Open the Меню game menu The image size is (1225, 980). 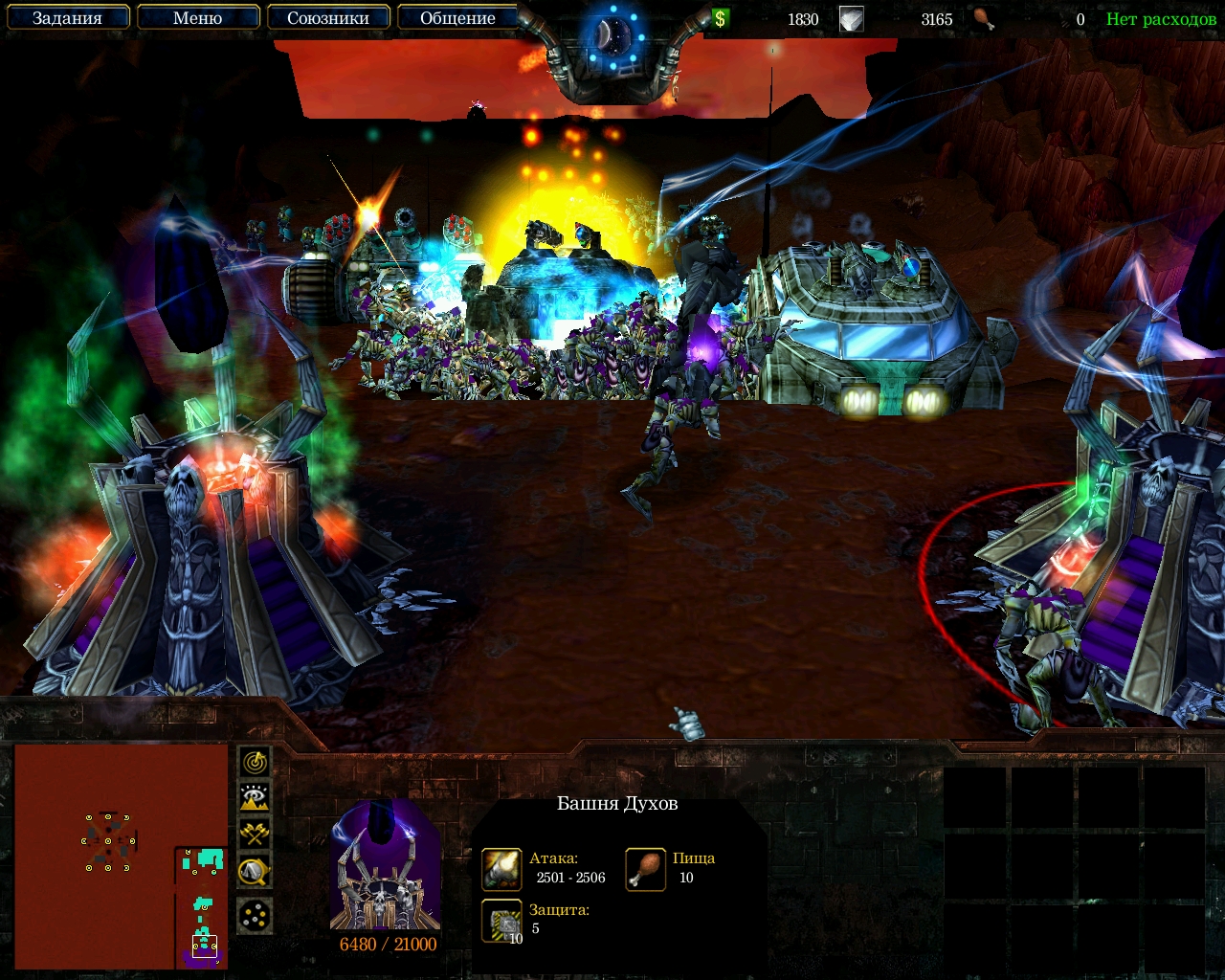(198, 18)
